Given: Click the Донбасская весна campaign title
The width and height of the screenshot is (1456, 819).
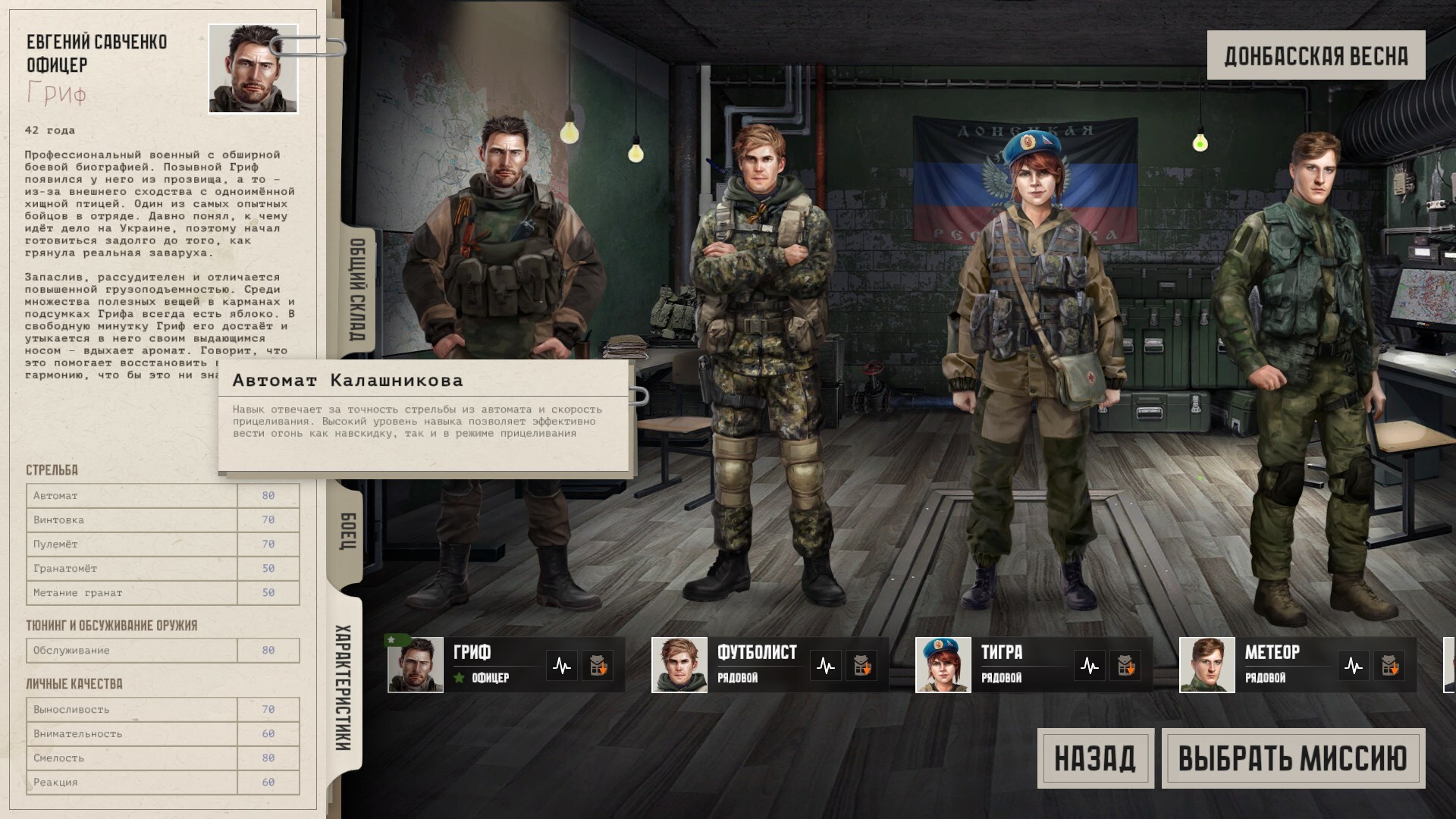Looking at the screenshot, I should tap(1316, 55).
